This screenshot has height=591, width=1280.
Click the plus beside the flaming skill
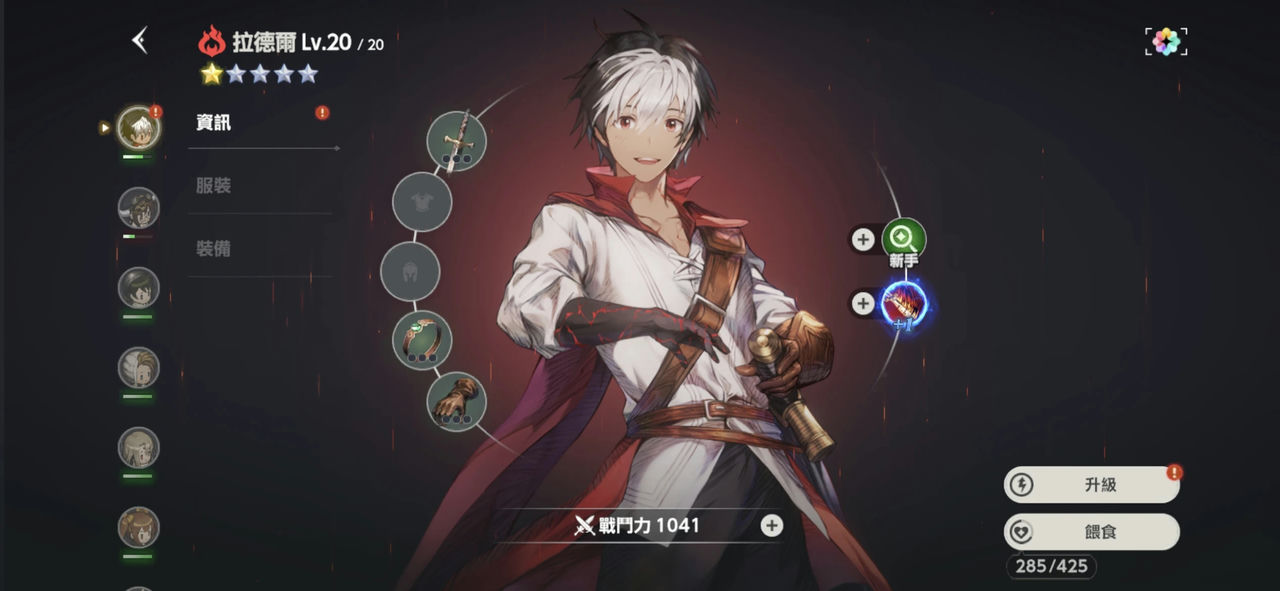pos(863,303)
